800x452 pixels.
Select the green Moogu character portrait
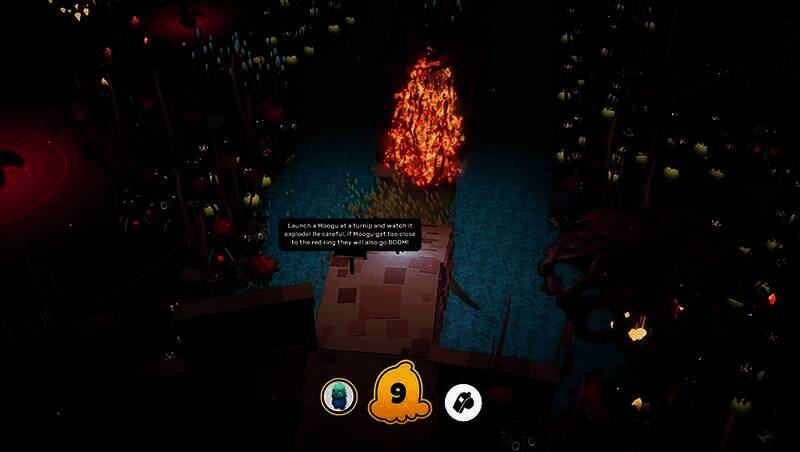pyautogui.click(x=339, y=397)
